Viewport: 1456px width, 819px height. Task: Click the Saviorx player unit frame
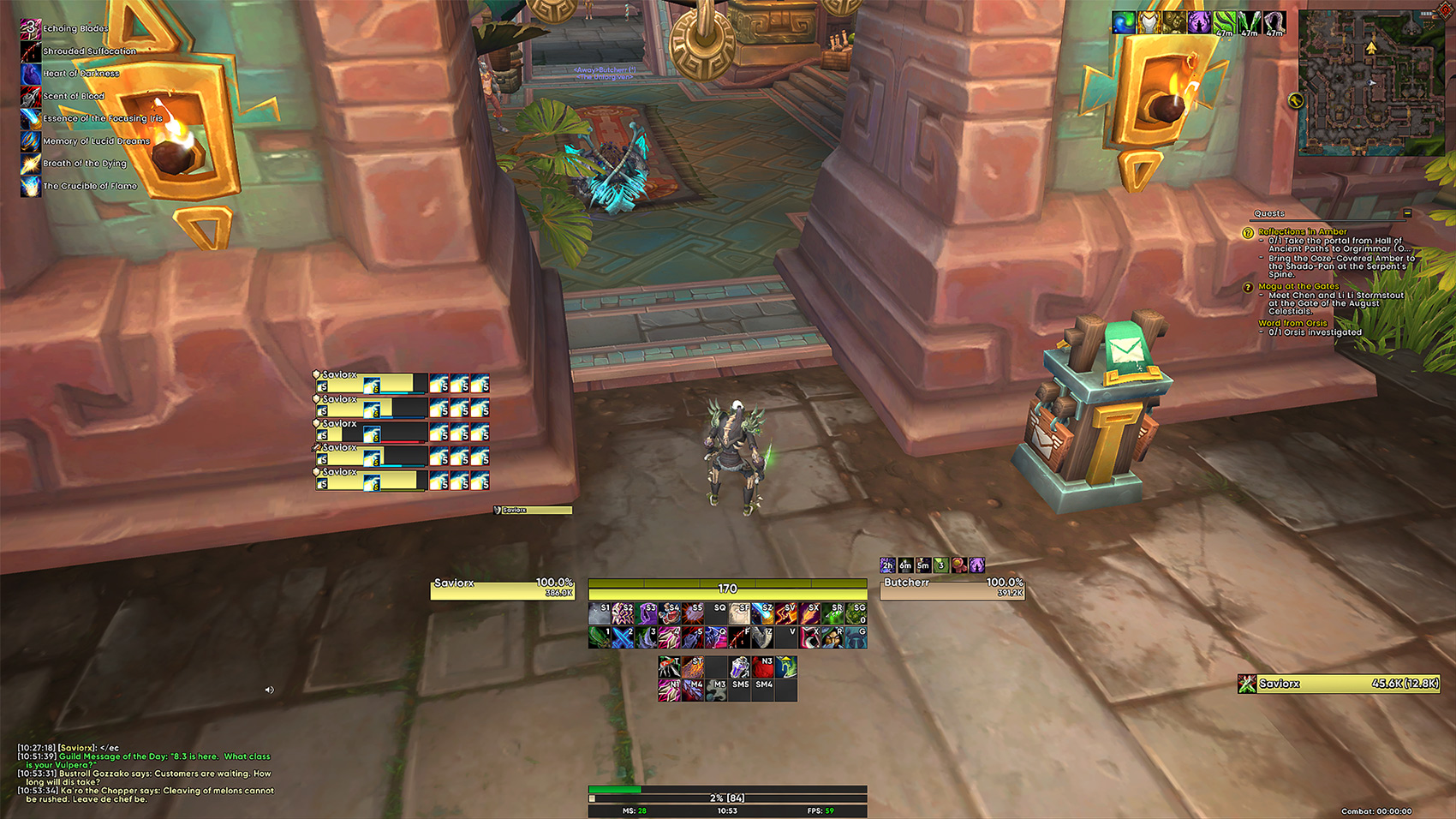[502, 589]
